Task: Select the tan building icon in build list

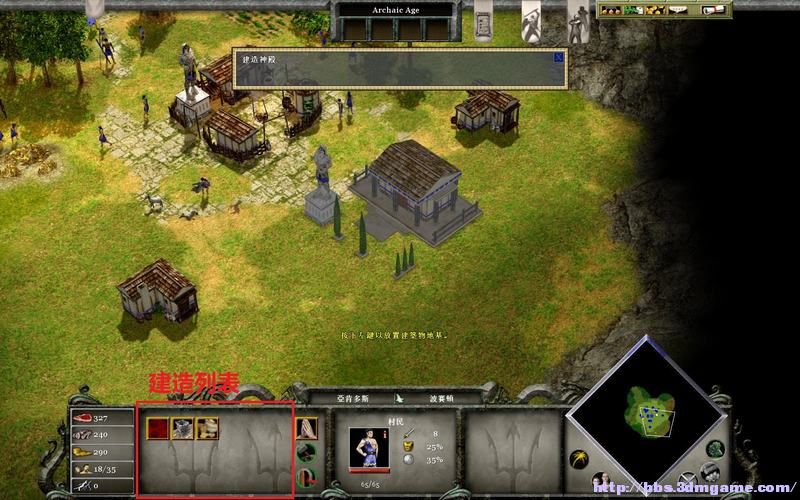Action: click(x=207, y=429)
